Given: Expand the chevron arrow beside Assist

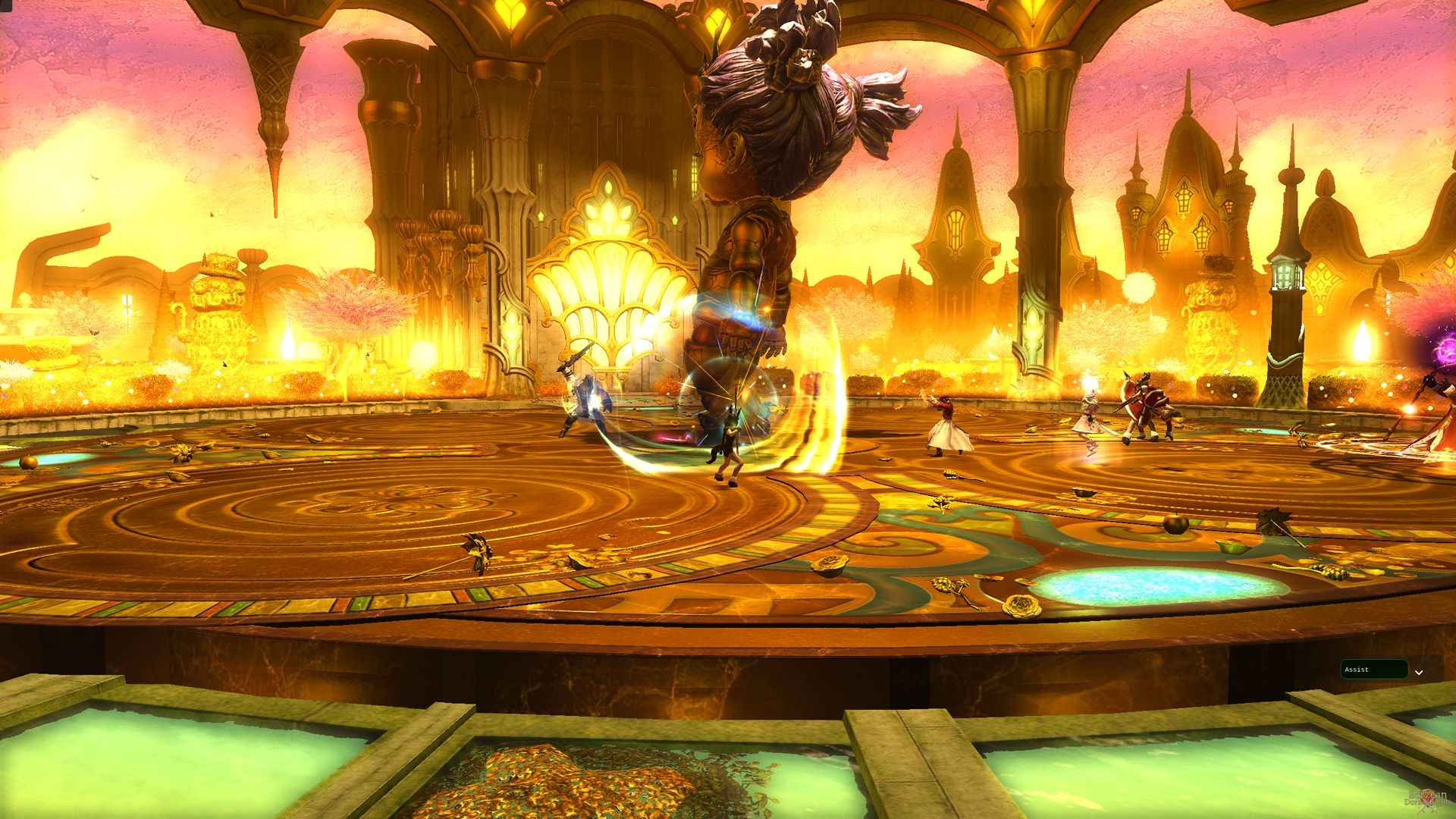Looking at the screenshot, I should point(1419,672).
